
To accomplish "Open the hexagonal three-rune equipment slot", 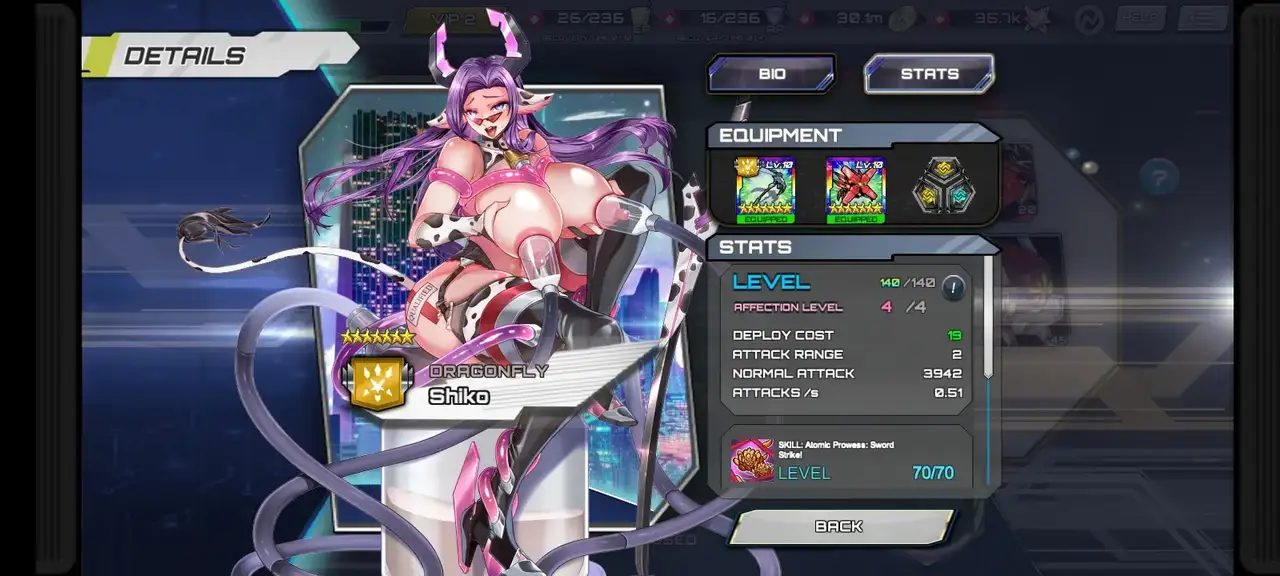I will pos(942,187).
